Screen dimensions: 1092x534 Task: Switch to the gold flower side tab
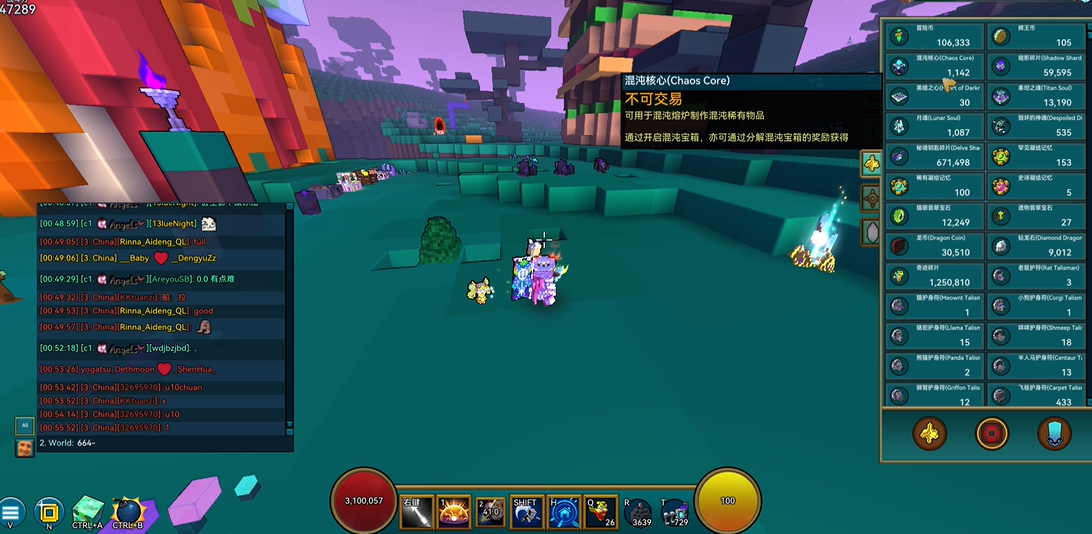tap(871, 163)
